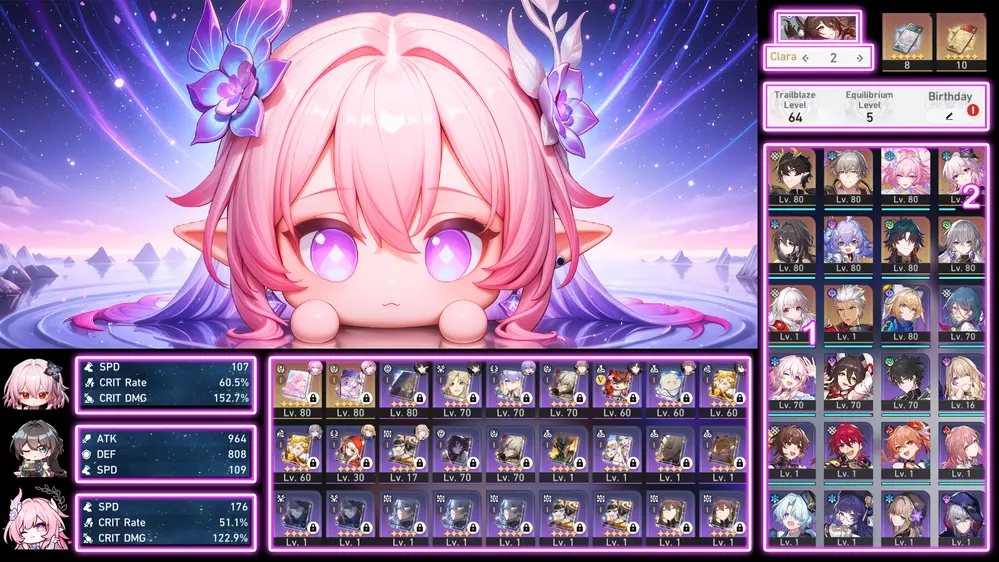Select the chibi character with SPD 176

(36, 520)
